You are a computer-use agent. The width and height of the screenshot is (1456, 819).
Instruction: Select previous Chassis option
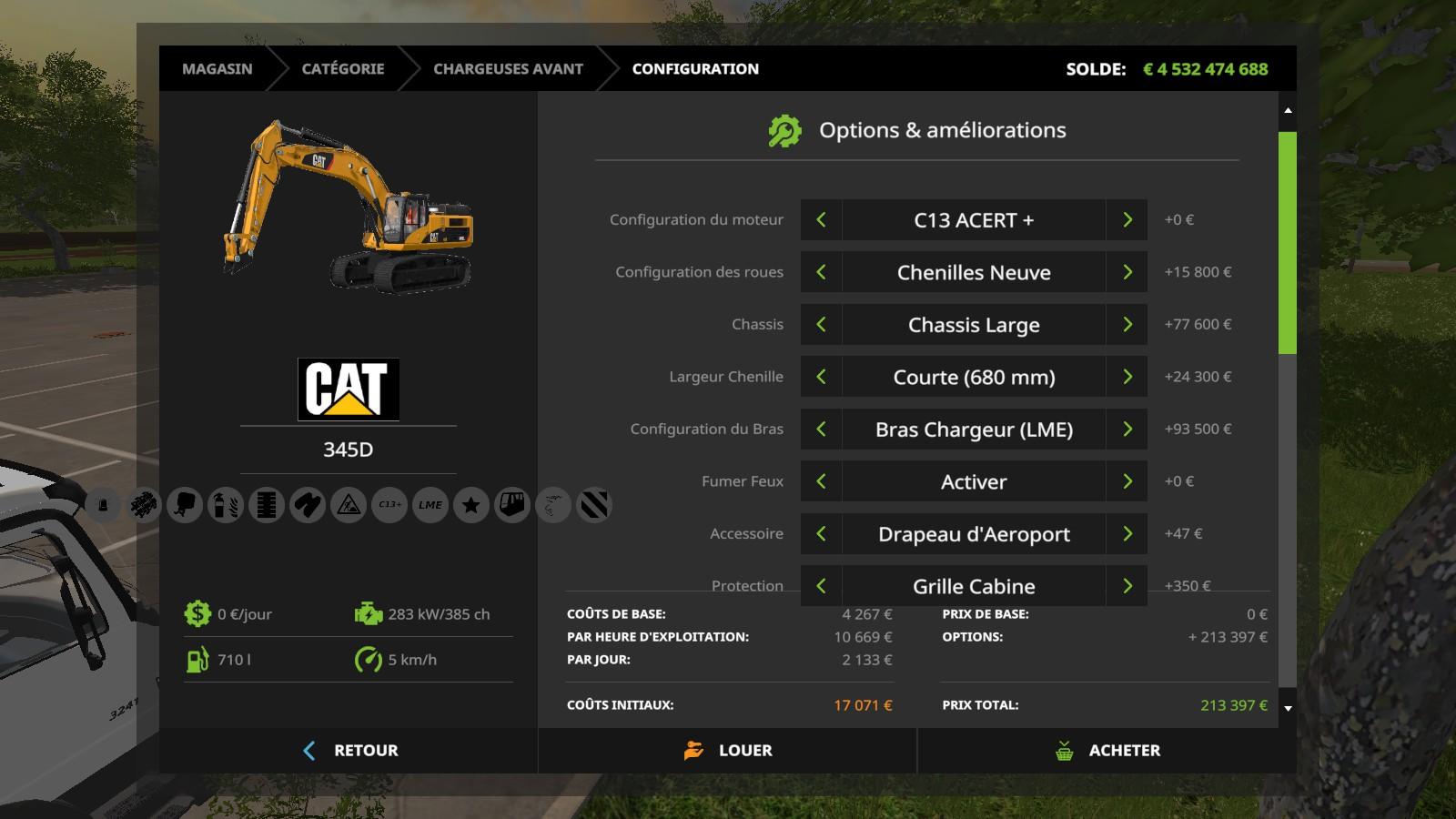tap(821, 325)
